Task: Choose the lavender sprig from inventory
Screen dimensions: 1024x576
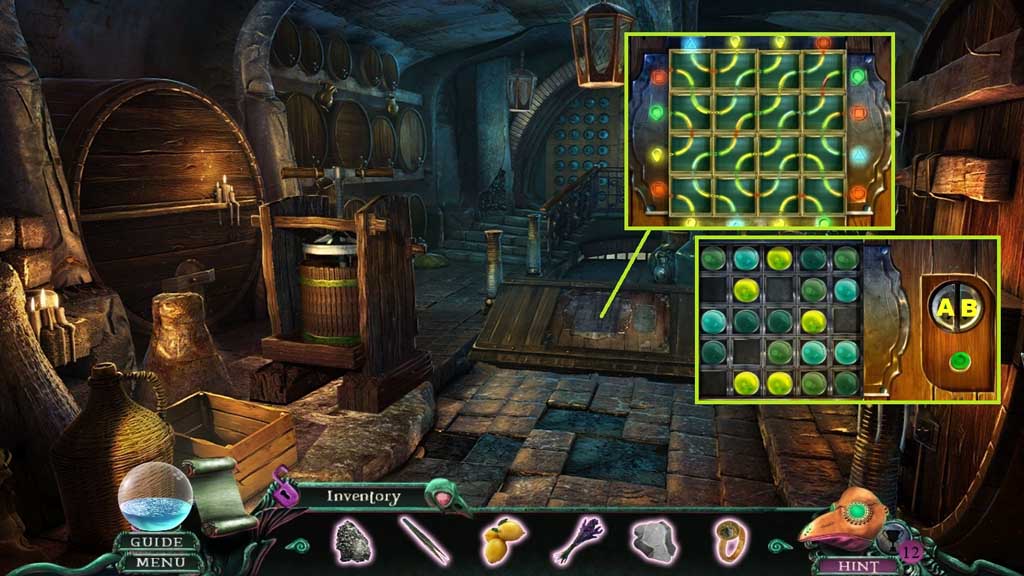Action: pyautogui.click(x=578, y=540)
